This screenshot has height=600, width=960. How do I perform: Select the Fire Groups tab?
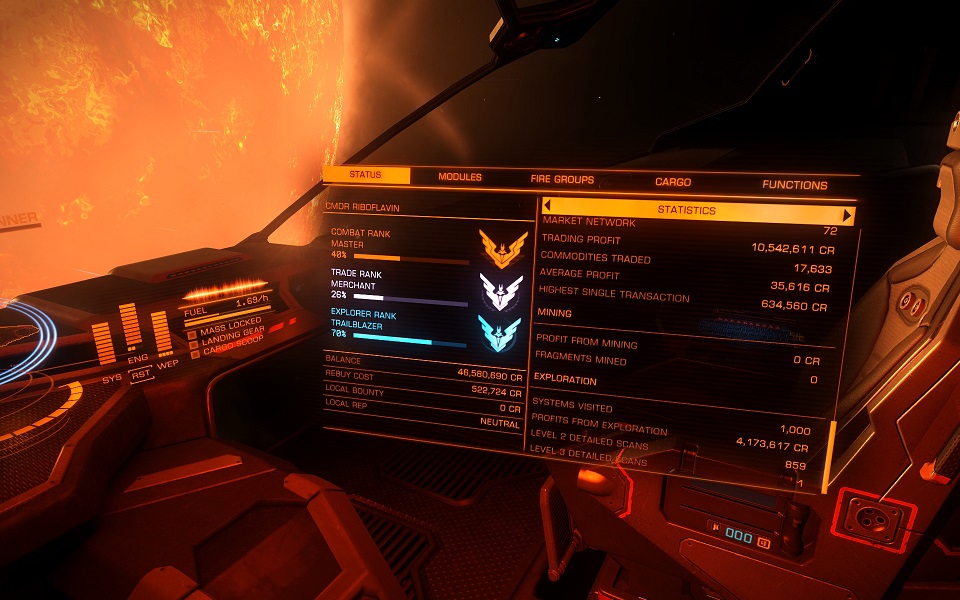pyautogui.click(x=562, y=180)
